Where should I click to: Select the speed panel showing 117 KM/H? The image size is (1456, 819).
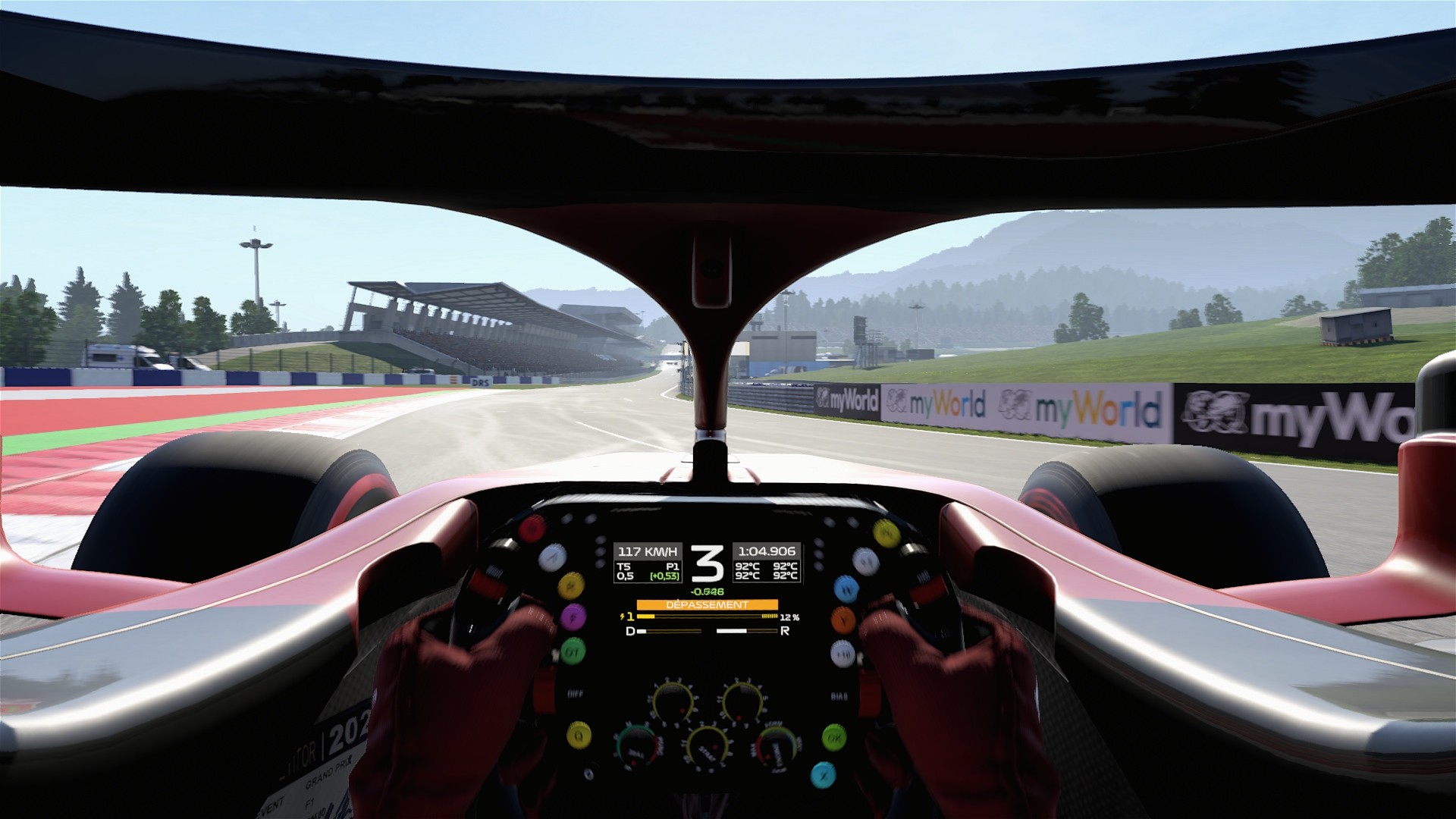(x=647, y=551)
